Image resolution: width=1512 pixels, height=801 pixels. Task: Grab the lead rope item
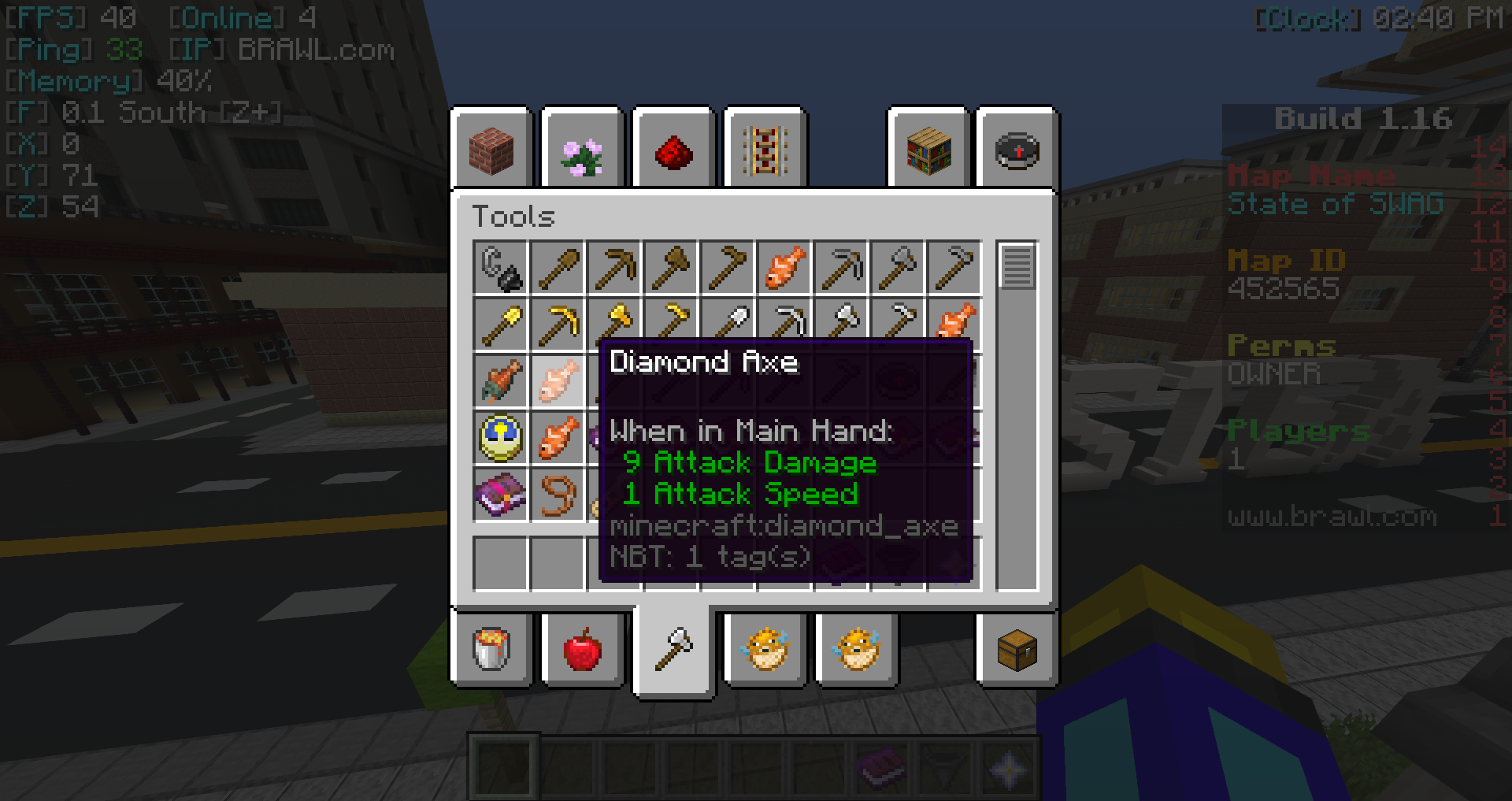558,495
